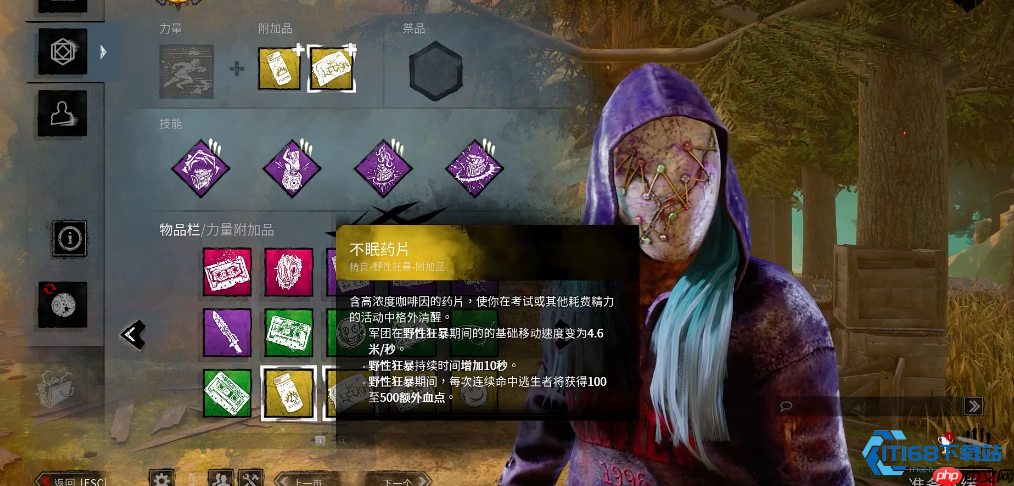
Task: Open settings via the gear icon
Action: tap(160, 480)
